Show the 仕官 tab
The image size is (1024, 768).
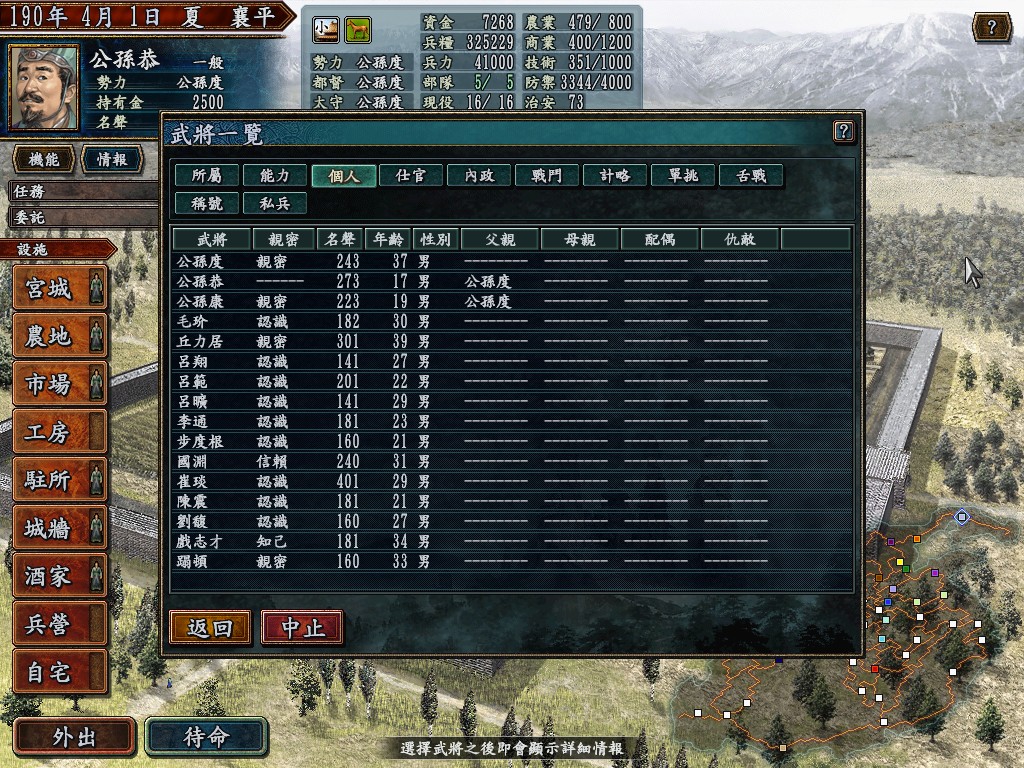click(411, 175)
